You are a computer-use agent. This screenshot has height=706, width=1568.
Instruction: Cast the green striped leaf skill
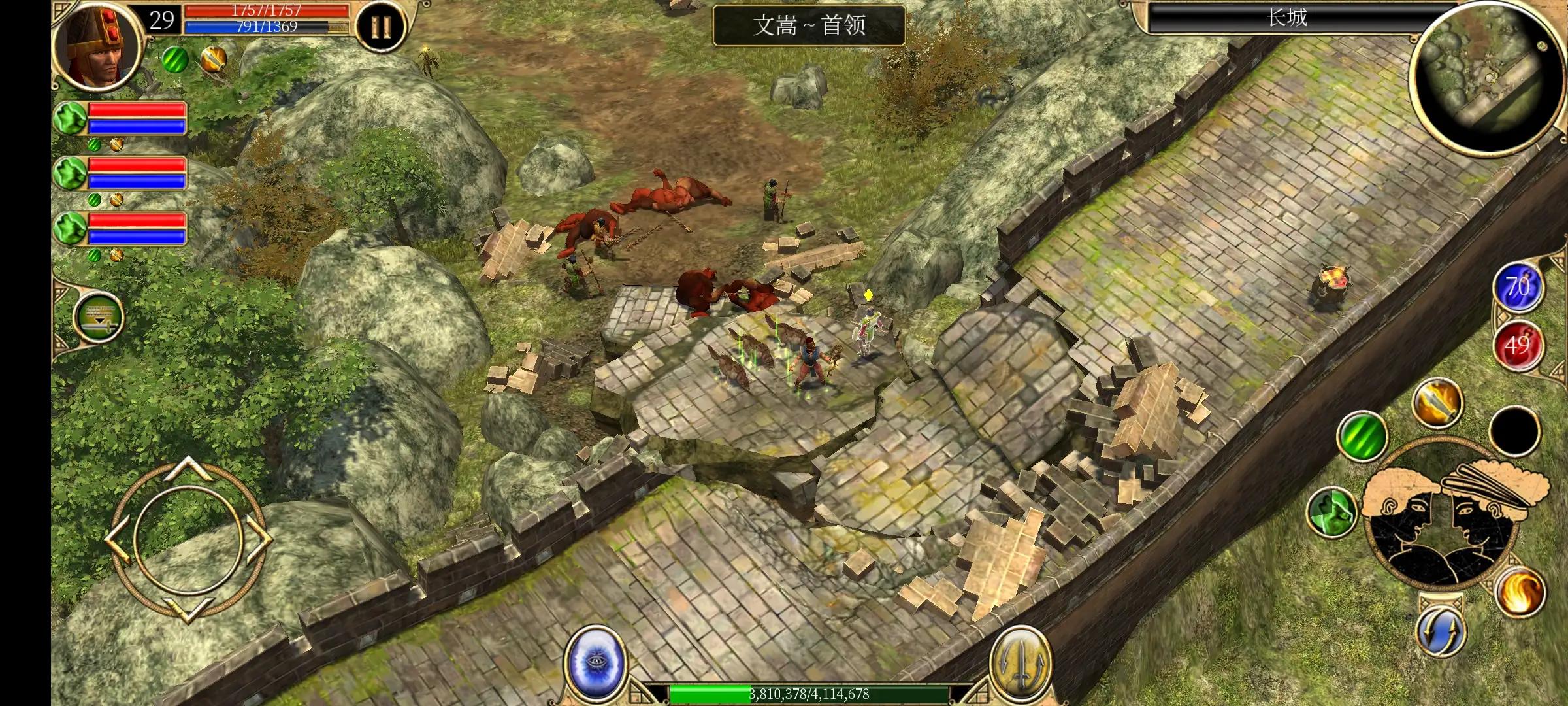pos(1362,436)
